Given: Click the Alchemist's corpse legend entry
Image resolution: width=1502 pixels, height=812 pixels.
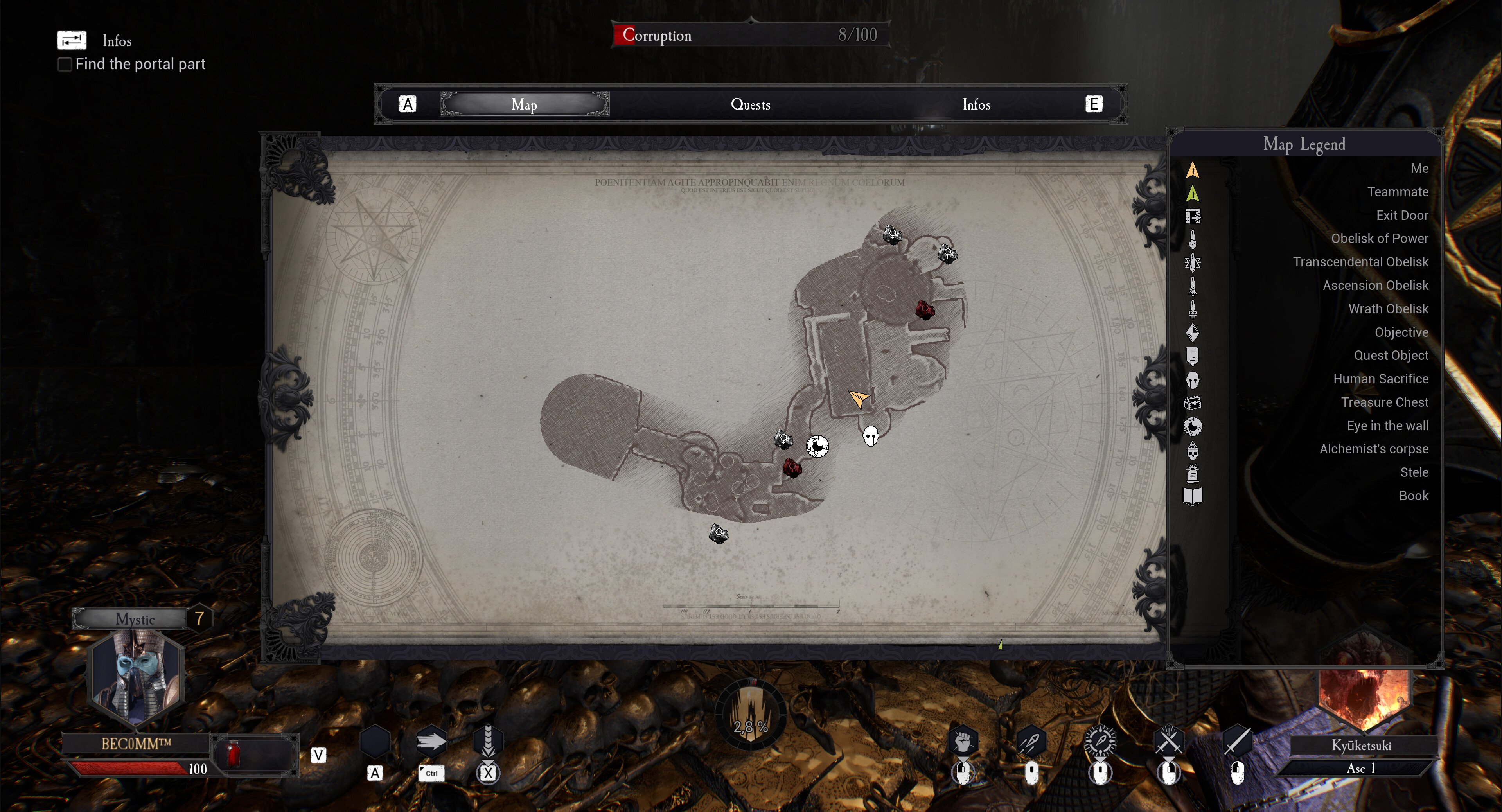Looking at the screenshot, I should click(x=1374, y=449).
